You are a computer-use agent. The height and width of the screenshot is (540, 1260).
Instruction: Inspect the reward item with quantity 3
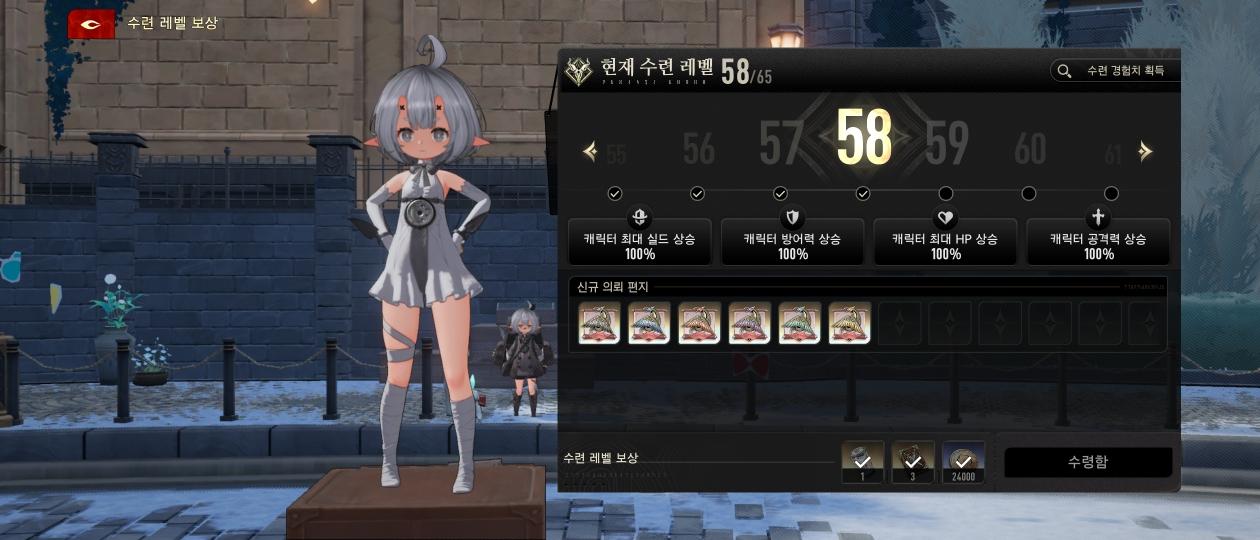(x=912, y=461)
